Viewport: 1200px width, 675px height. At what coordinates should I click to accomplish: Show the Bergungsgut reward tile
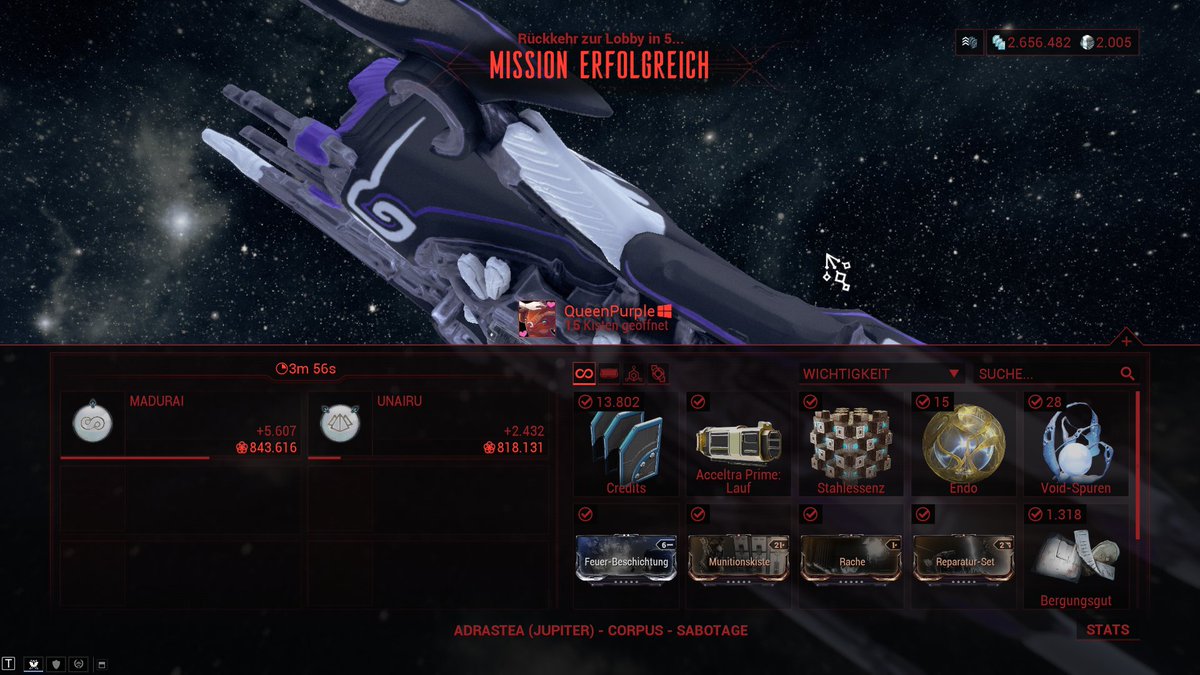point(1074,558)
